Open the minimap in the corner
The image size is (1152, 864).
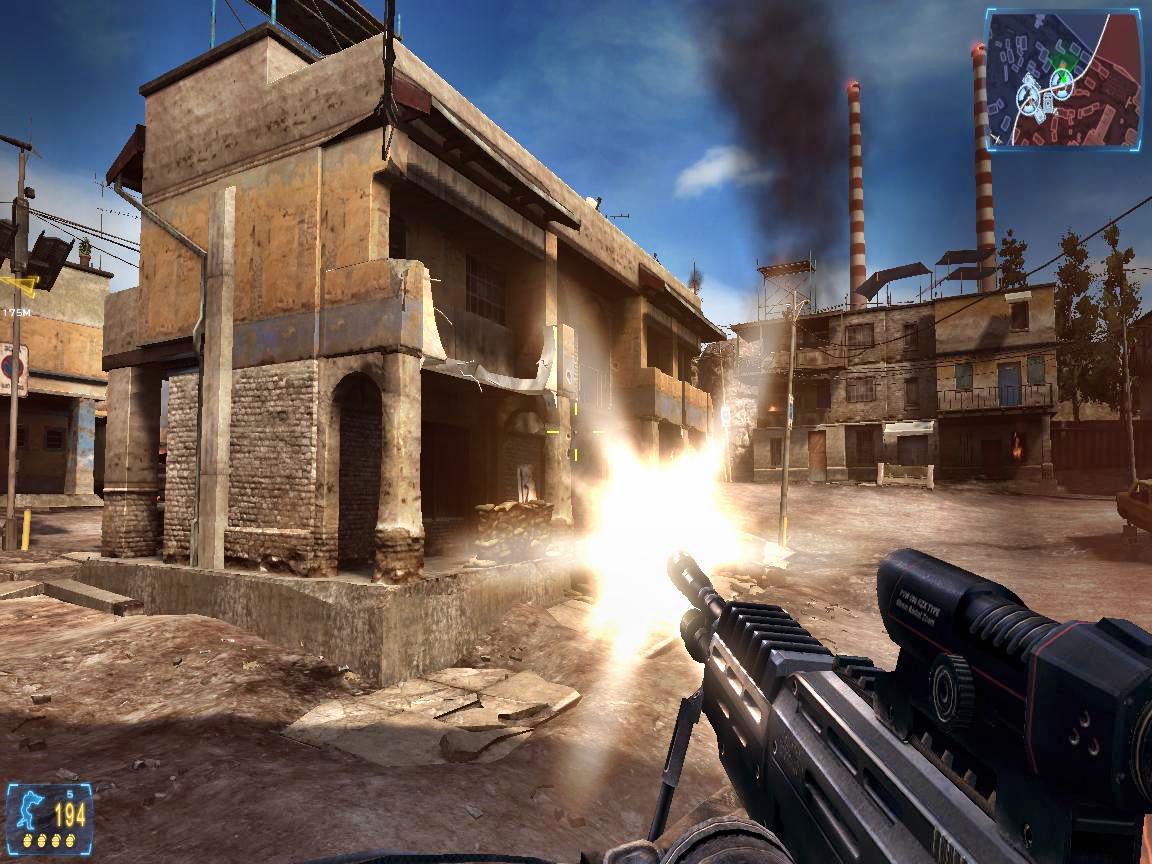[x=1062, y=80]
